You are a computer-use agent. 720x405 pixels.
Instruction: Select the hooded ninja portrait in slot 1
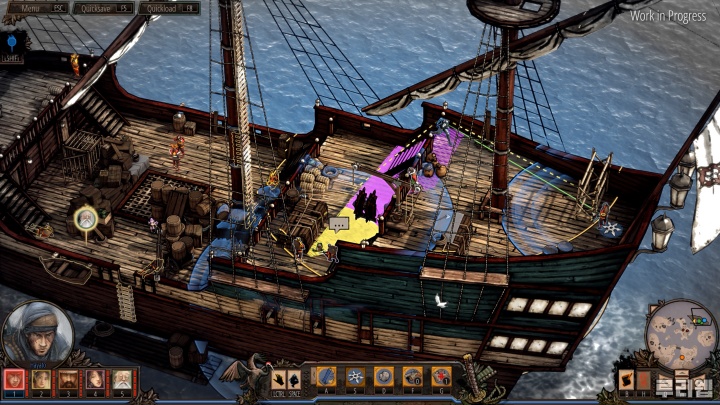14,380
